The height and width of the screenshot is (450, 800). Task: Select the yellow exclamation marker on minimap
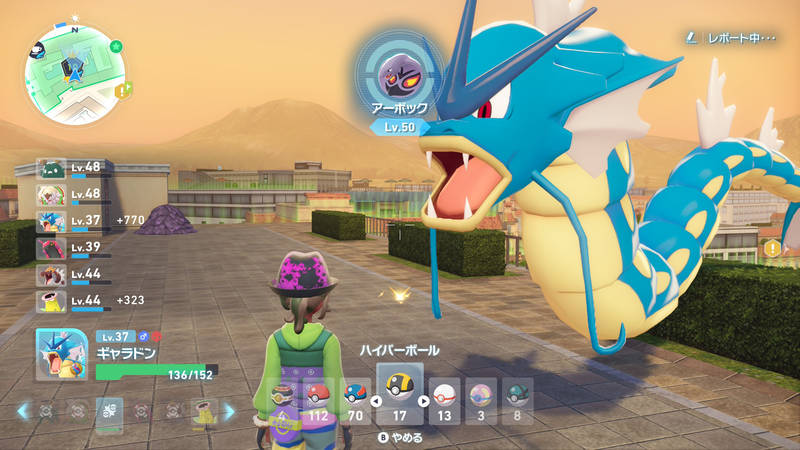pos(122,90)
